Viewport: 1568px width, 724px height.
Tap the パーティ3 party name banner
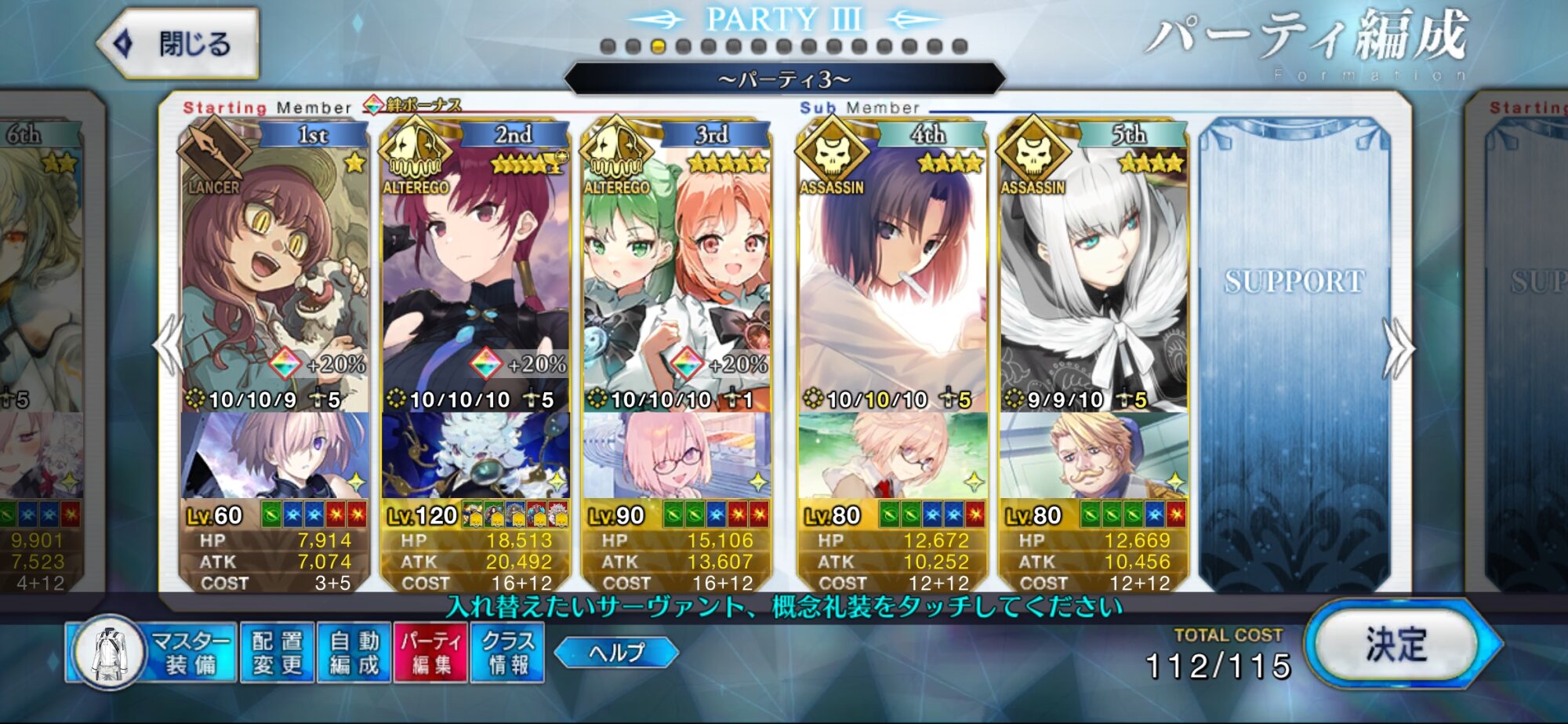(x=784, y=79)
